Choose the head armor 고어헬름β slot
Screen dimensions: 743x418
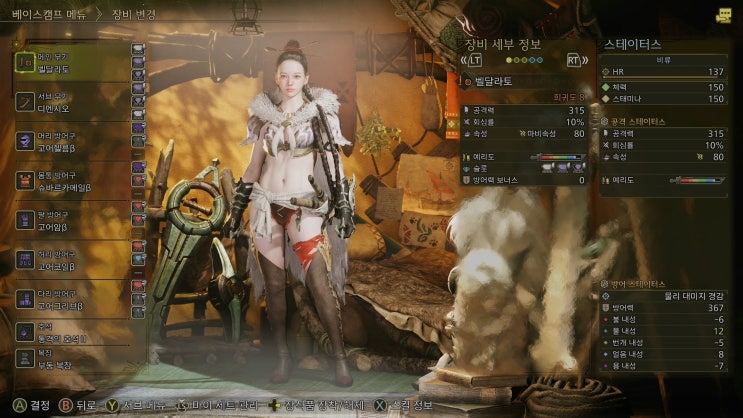point(70,141)
